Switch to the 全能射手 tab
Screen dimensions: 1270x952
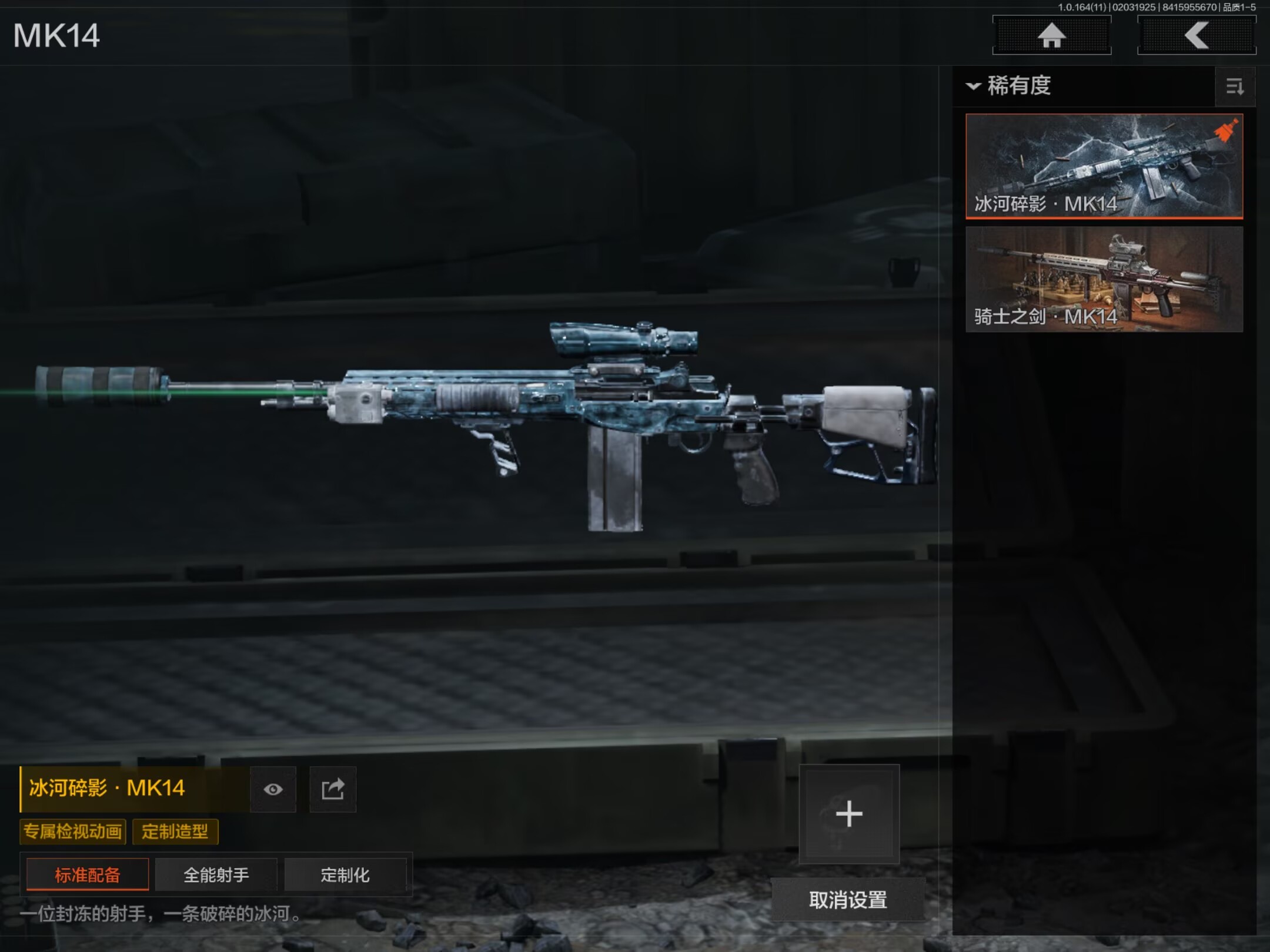pos(216,875)
